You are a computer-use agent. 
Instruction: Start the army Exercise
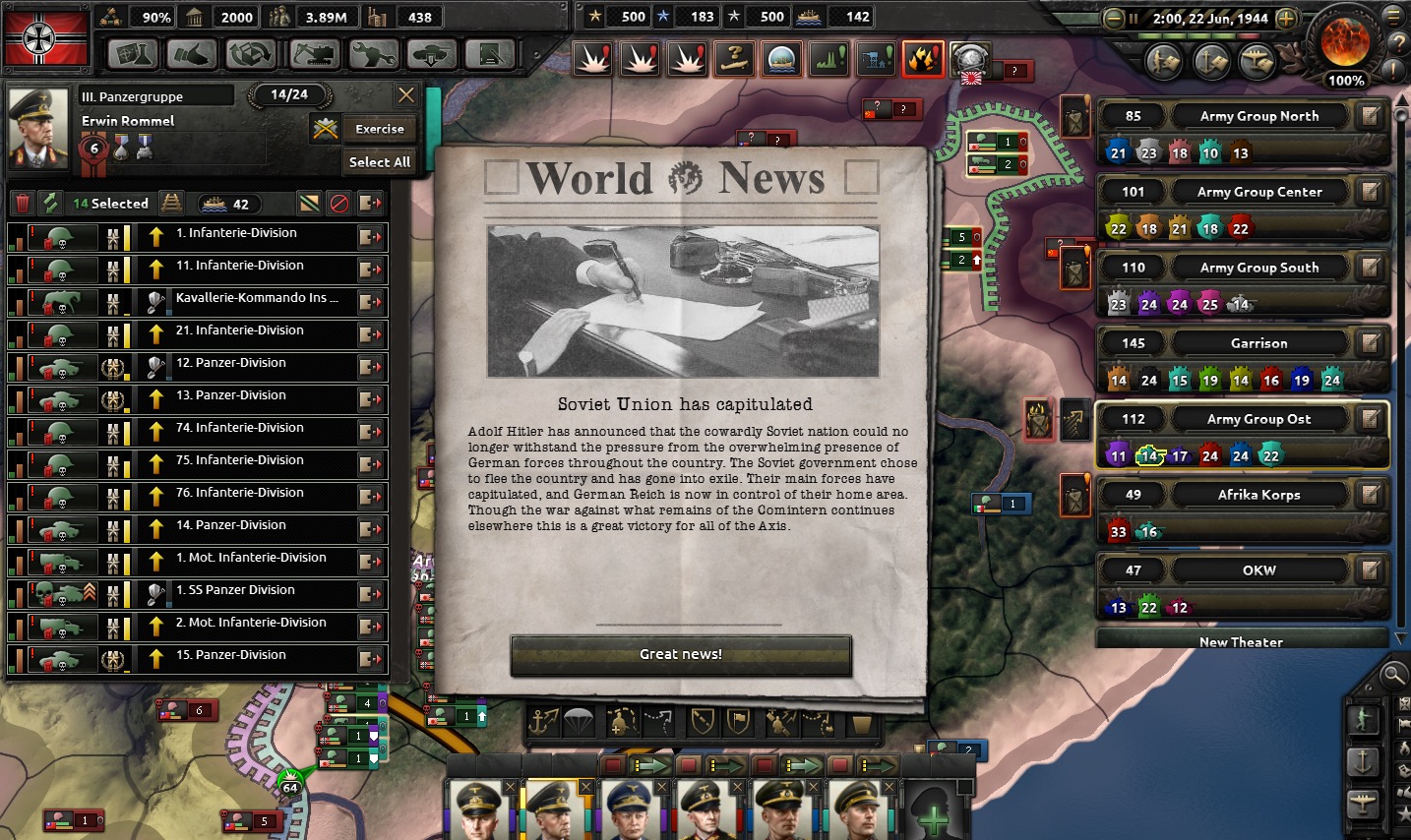click(x=379, y=129)
